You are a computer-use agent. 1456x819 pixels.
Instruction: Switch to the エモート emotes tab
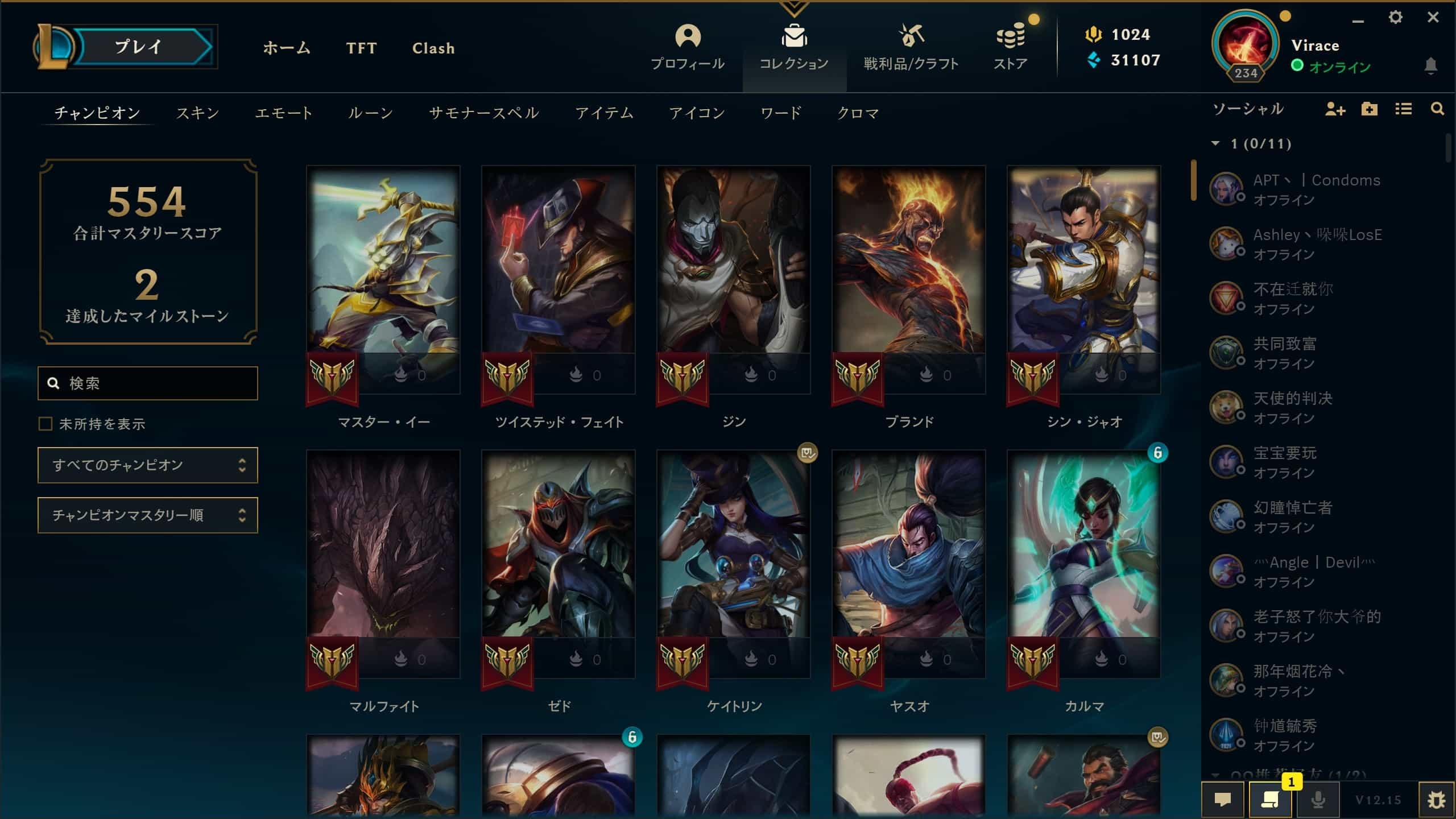[x=284, y=113]
